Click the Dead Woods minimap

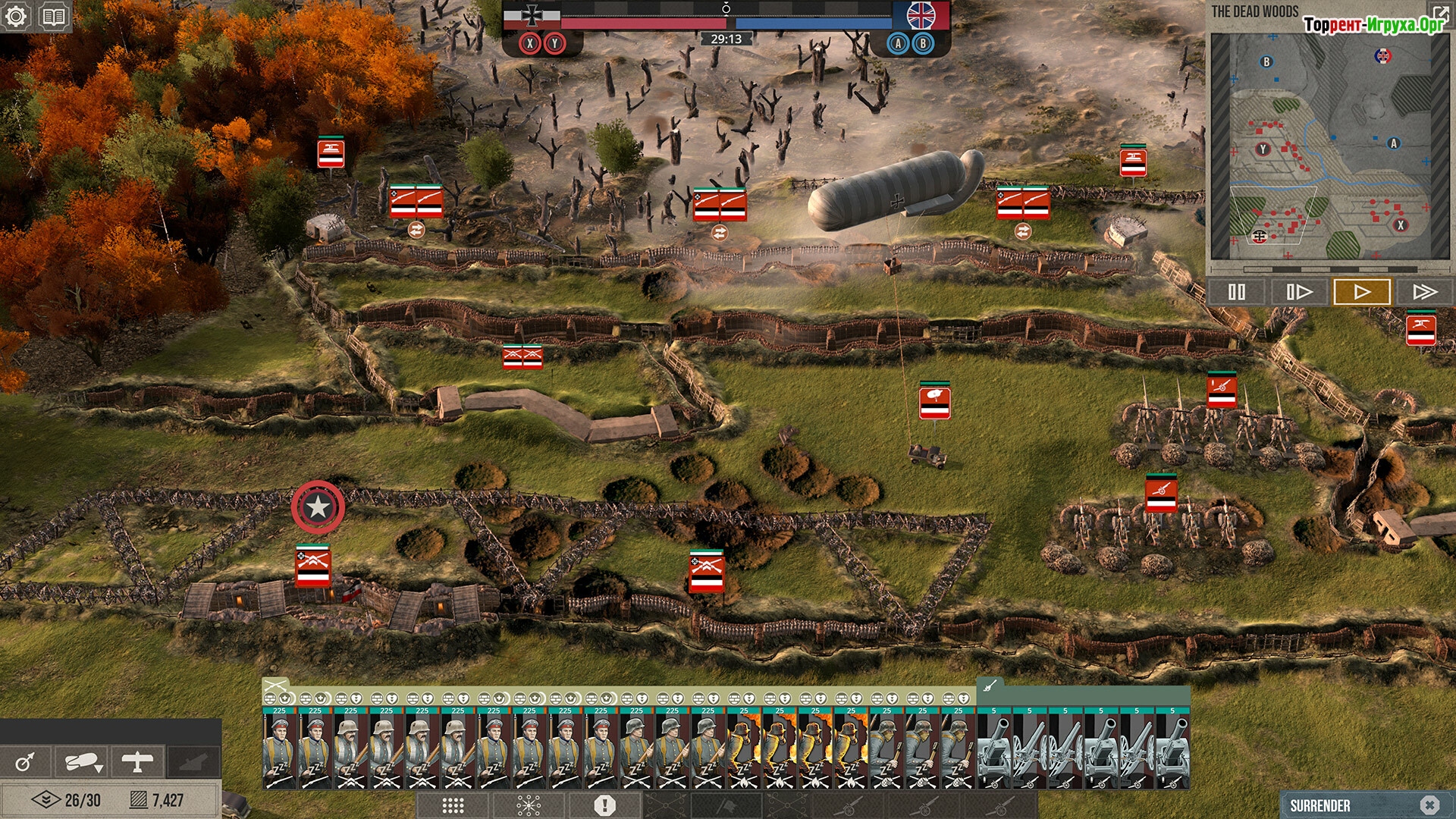click(x=1327, y=144)
